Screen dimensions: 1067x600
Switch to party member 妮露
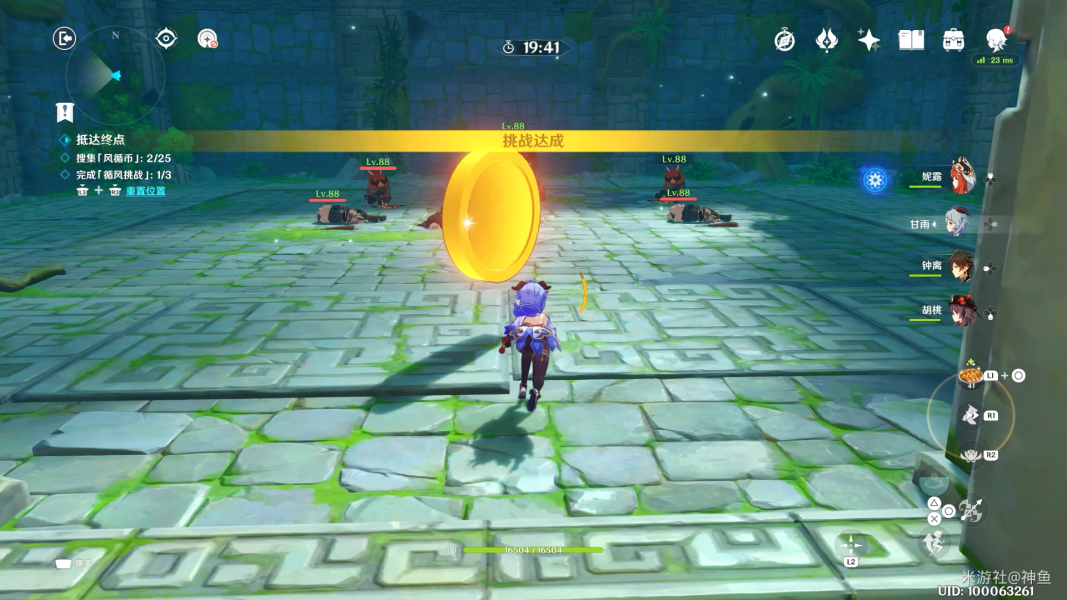tap(961, 177)
